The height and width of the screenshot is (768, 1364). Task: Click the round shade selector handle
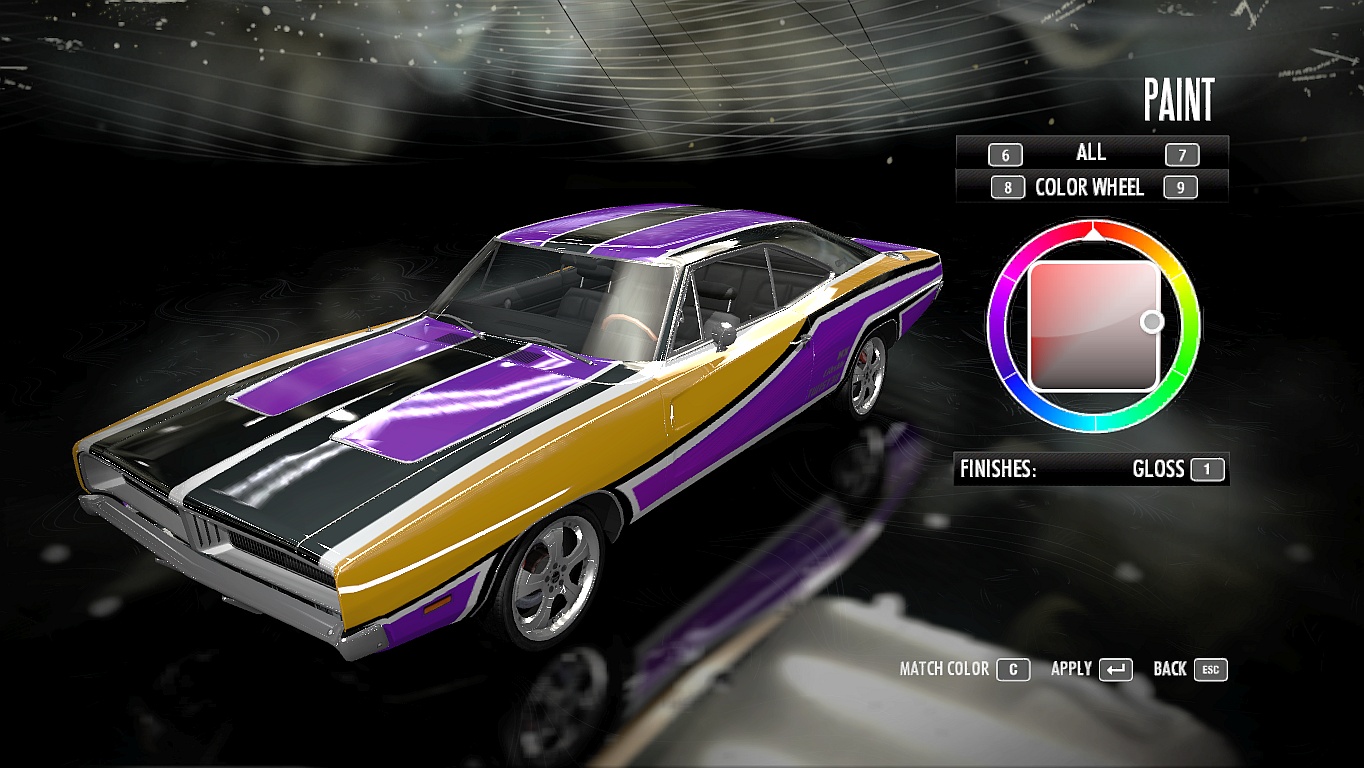pos(1152,321)
